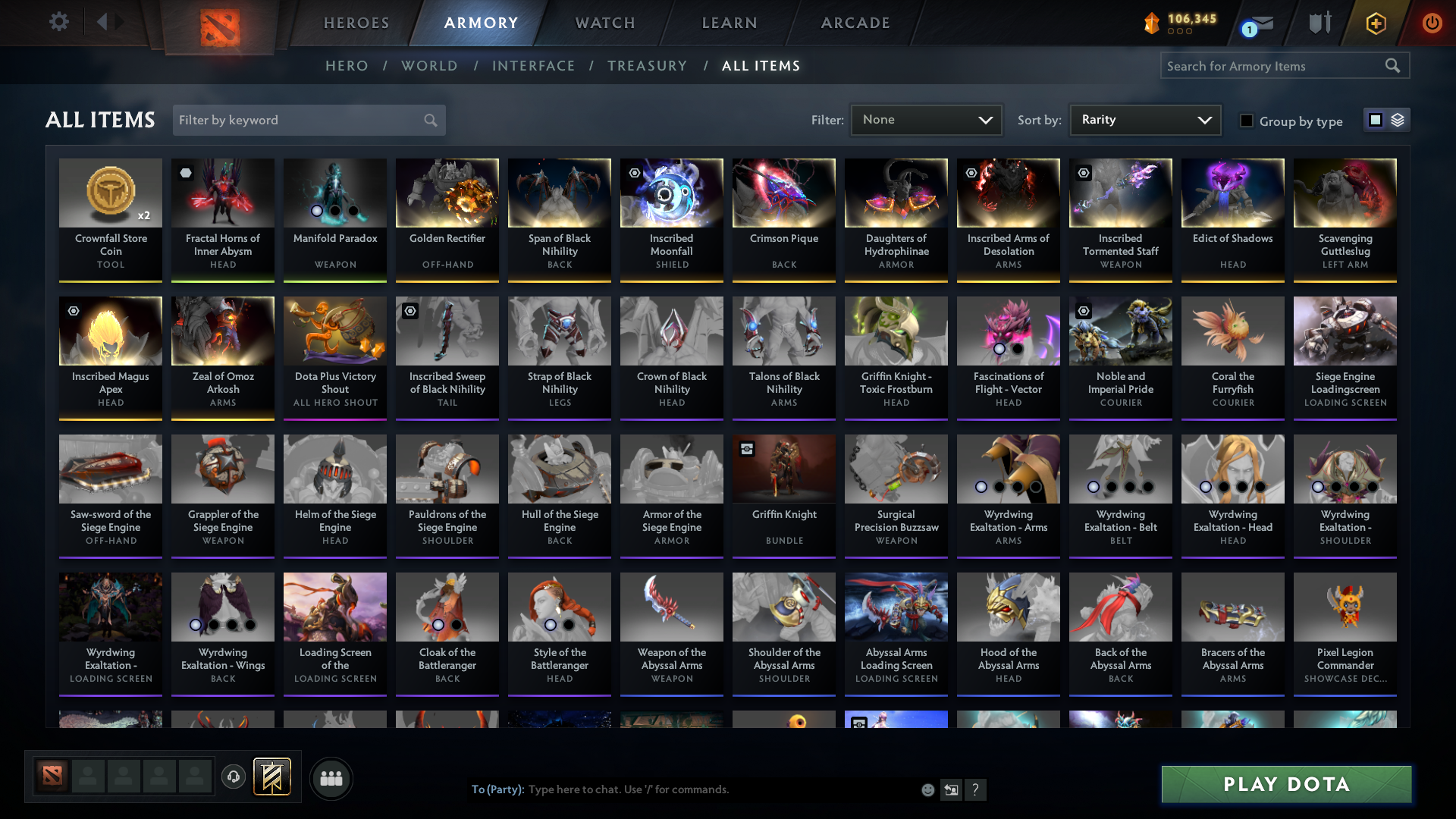Click the Dota Plus hexagonal plus icon
Screen dimensions: 1456x819
(1376, 23)
